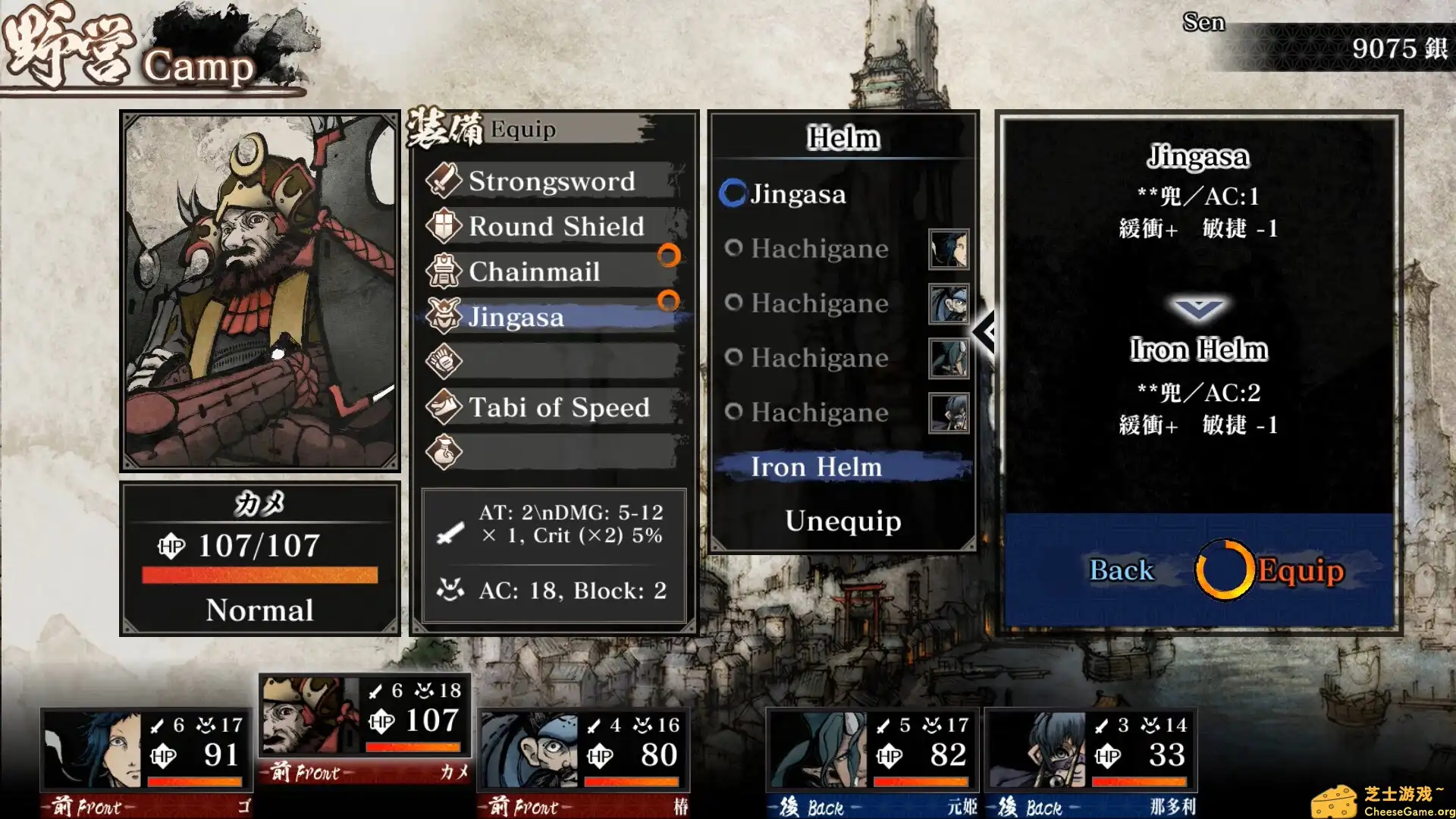Go back with the Back button
Viewport: 1456px width, 819px height.
point(1121,570)
